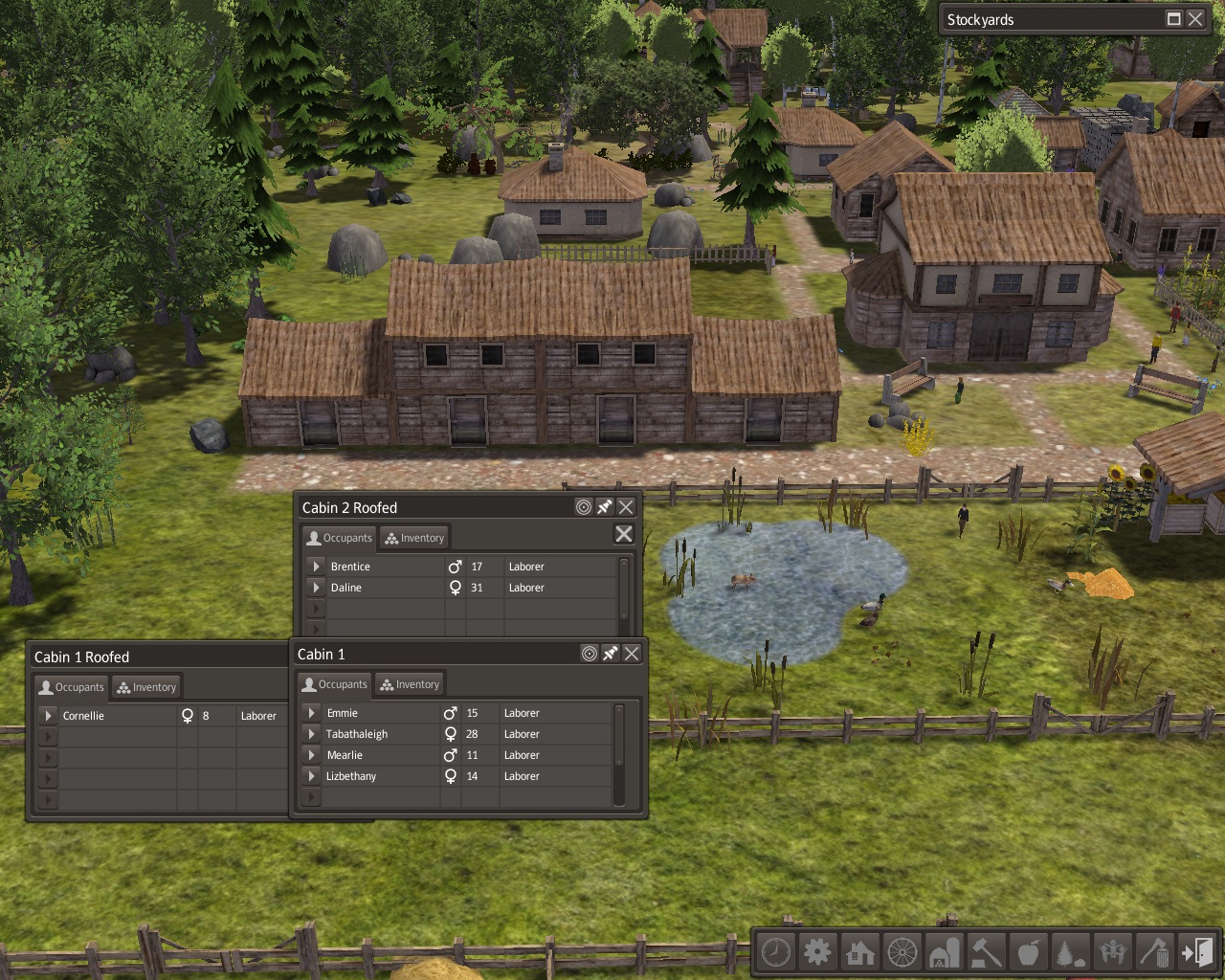Close the Cabin 1 window
This screenshot has height=980, width=1225.
[x=632, y=654]
